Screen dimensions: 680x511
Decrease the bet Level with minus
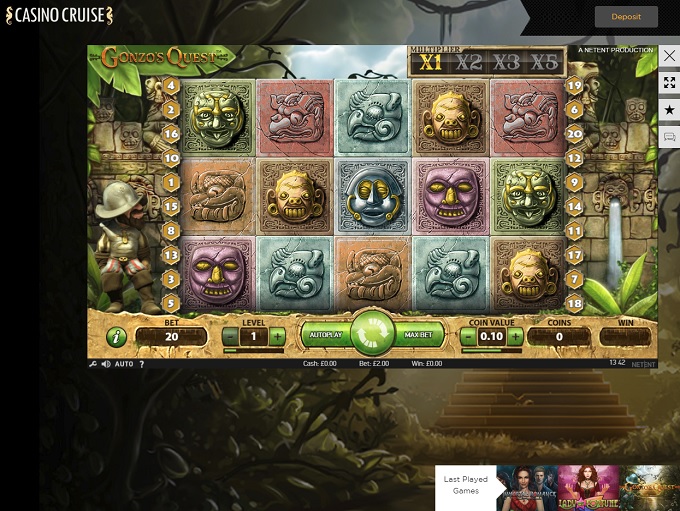(x=230, y=337)
